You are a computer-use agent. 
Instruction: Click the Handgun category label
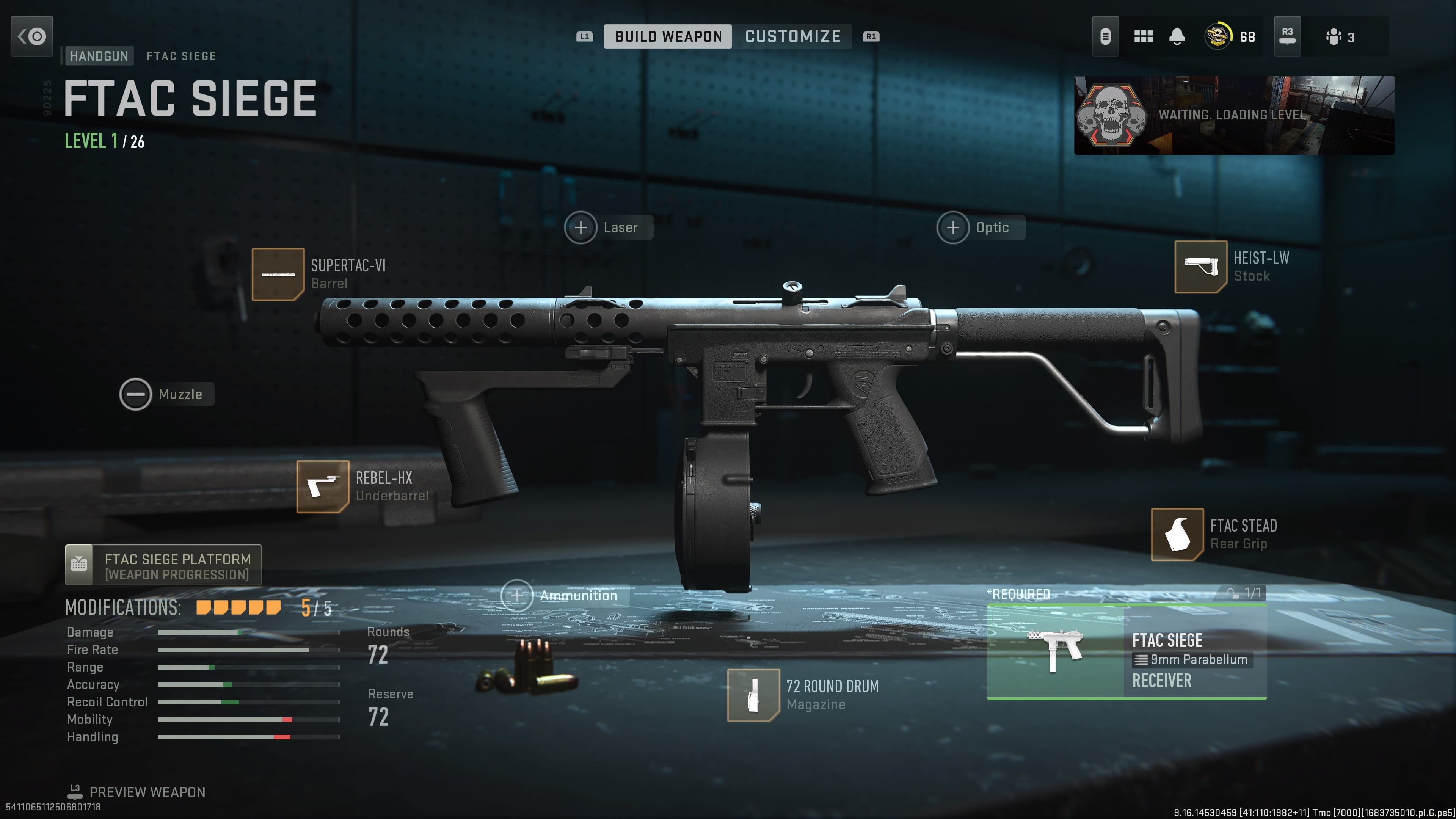(x=99, y=55)
